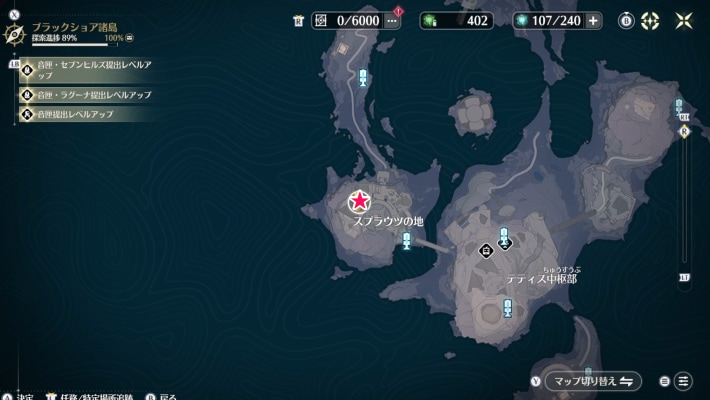Select the northern beacon marker on the path
The width and height of the screenshot is (710, 400).
[363, 77]
